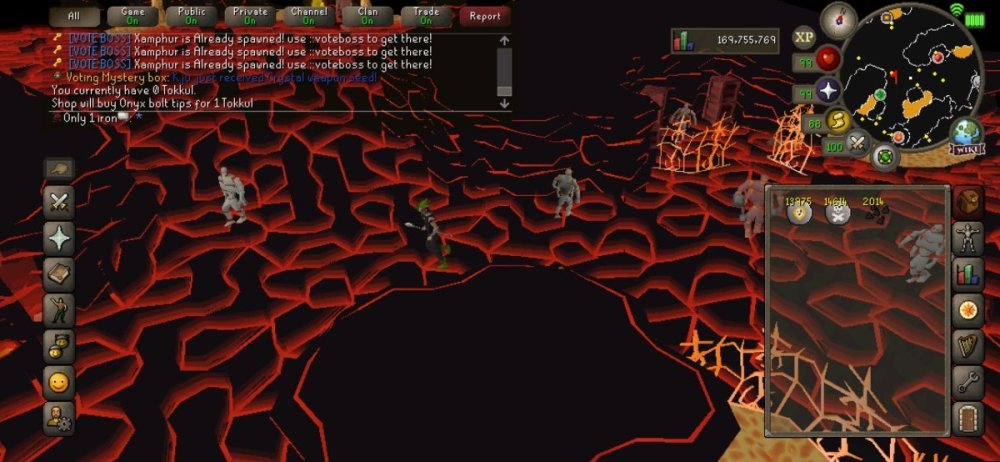The height and width of the screenshot is (462, 1000).
Task: Toggle the Private chat filter
Action: (250, 16)
